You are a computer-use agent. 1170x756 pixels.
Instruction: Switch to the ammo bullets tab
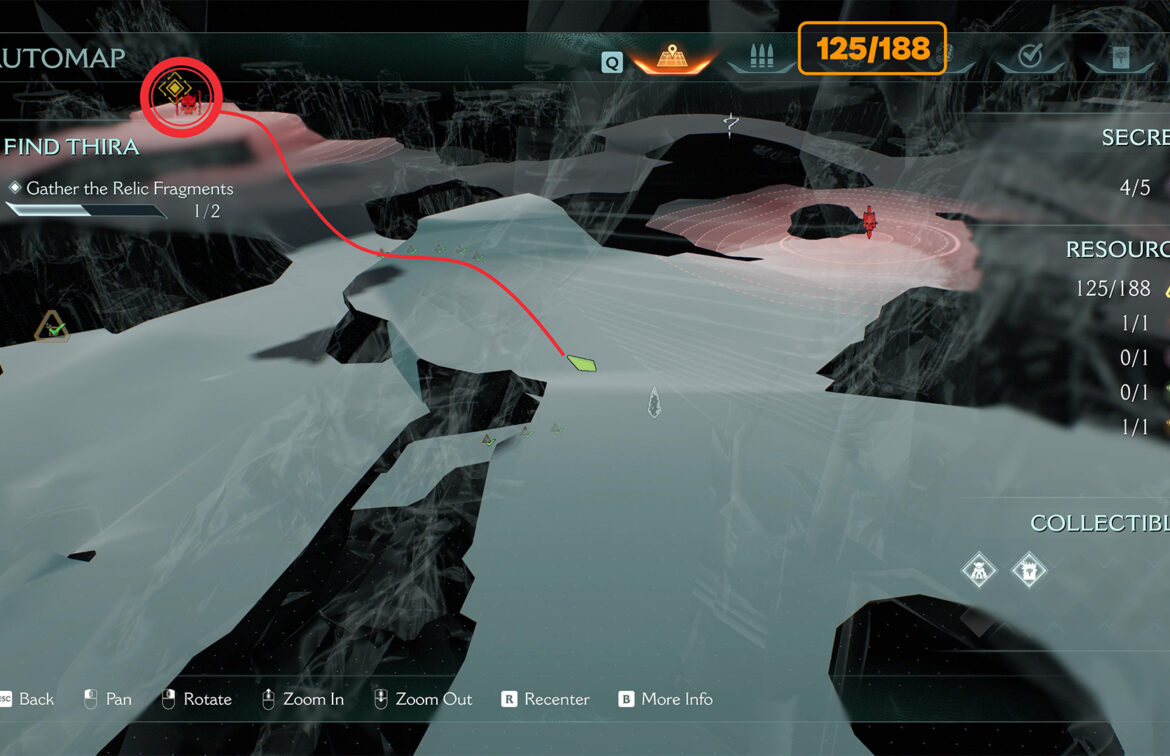(x=761, y=56)
